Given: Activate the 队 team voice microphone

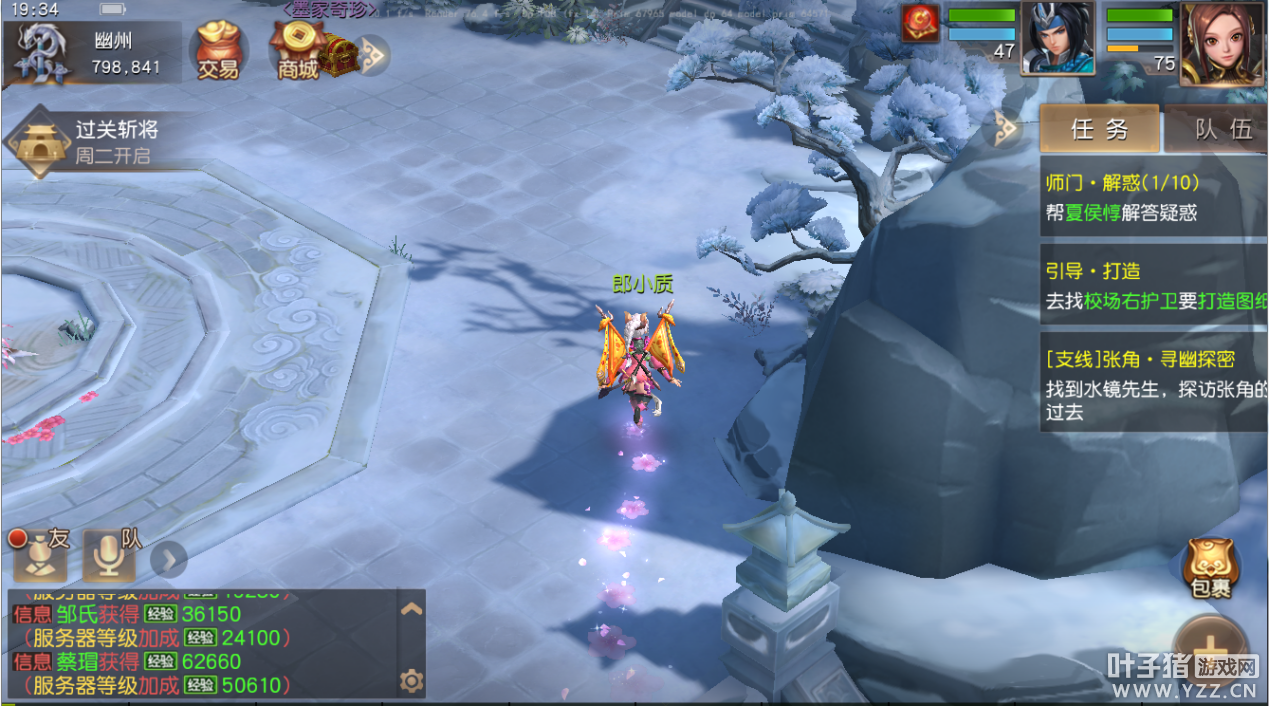Looking at the screenshot, I should point(109,555).
